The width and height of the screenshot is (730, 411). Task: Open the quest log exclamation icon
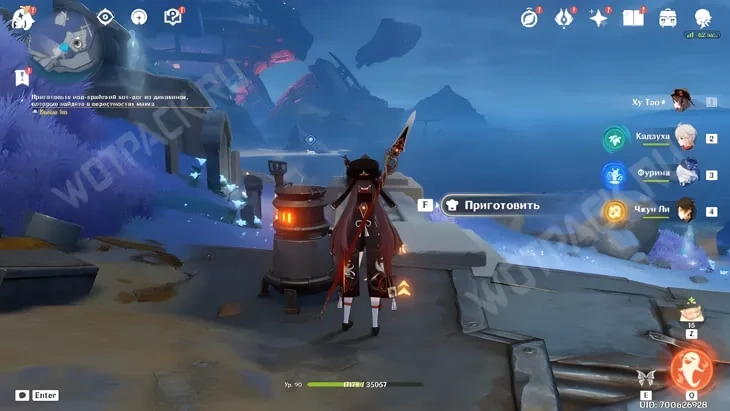(x=21, y=77)
